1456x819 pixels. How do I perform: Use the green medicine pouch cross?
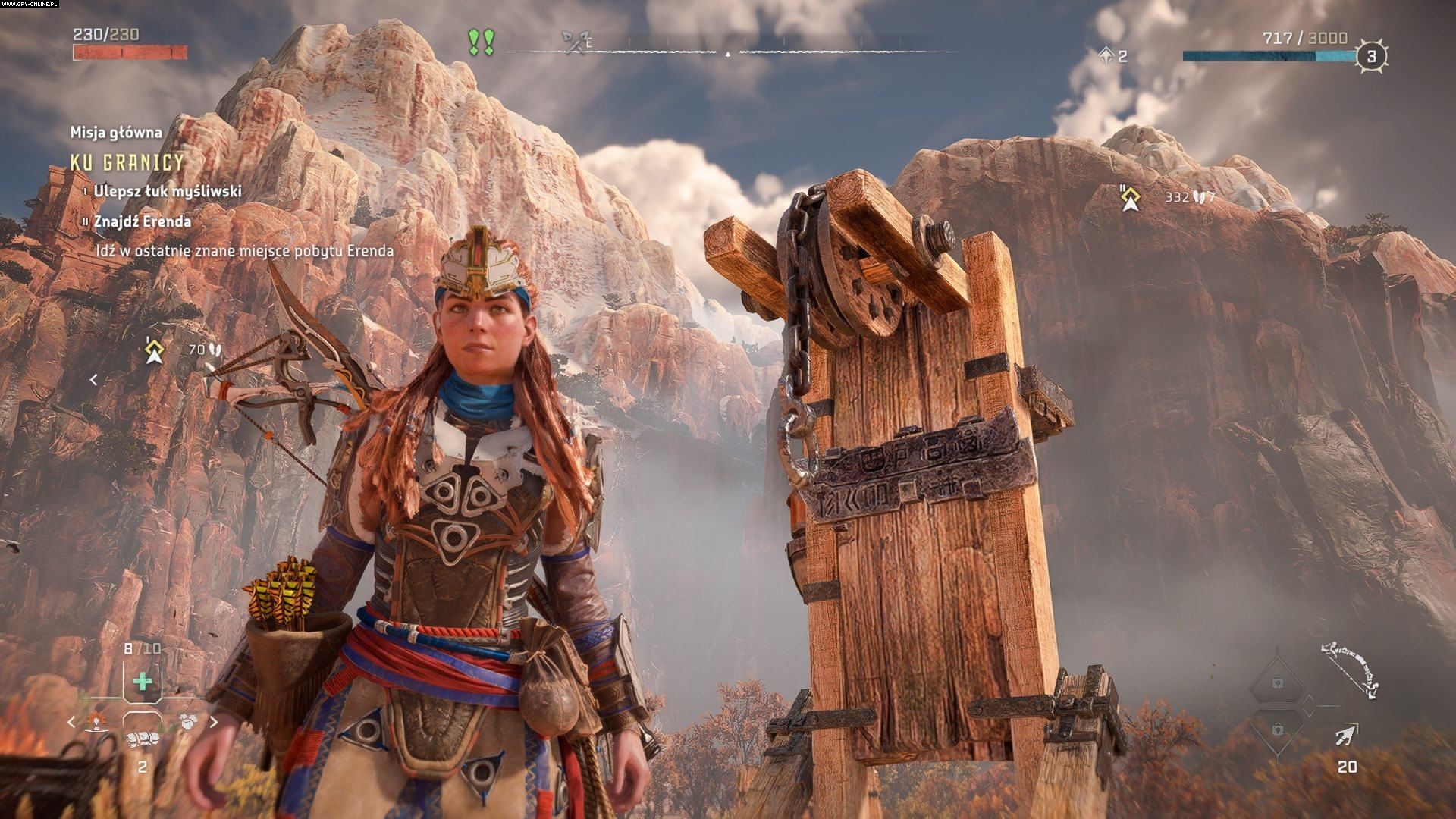[x=143, y=681]
